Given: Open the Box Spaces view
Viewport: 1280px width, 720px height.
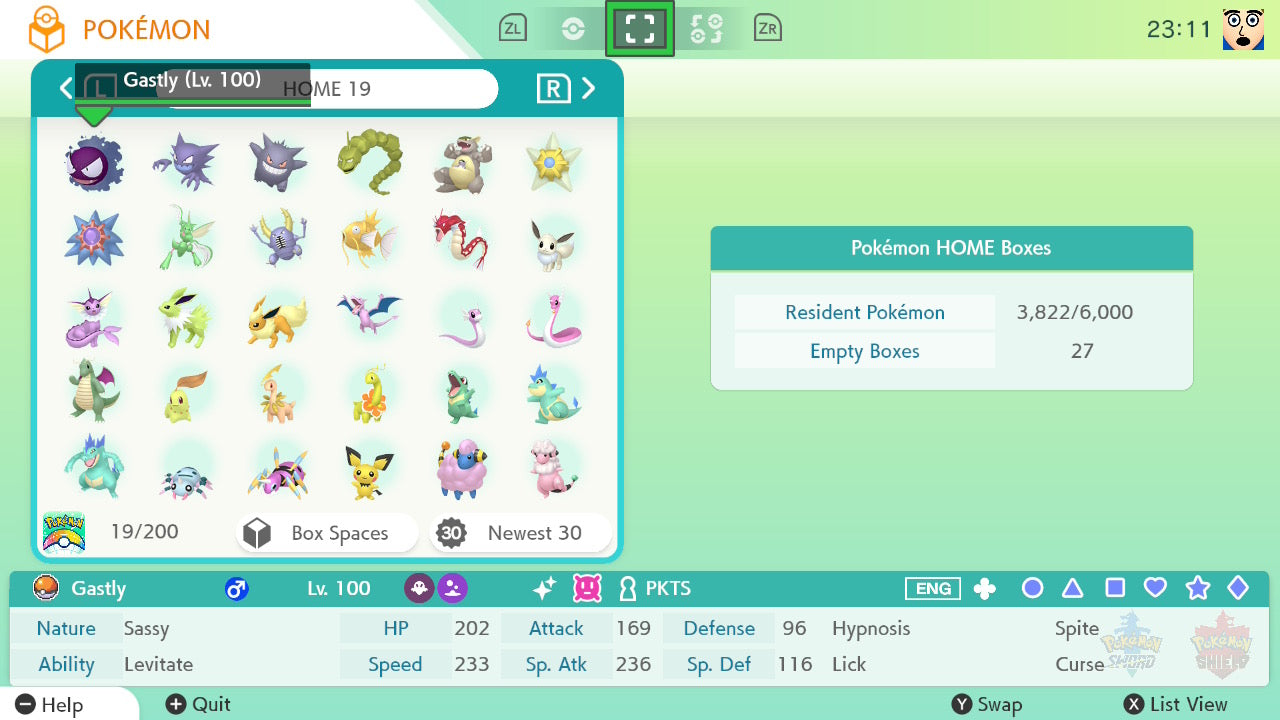Looking at the screenshot, I should click(327, 533).
